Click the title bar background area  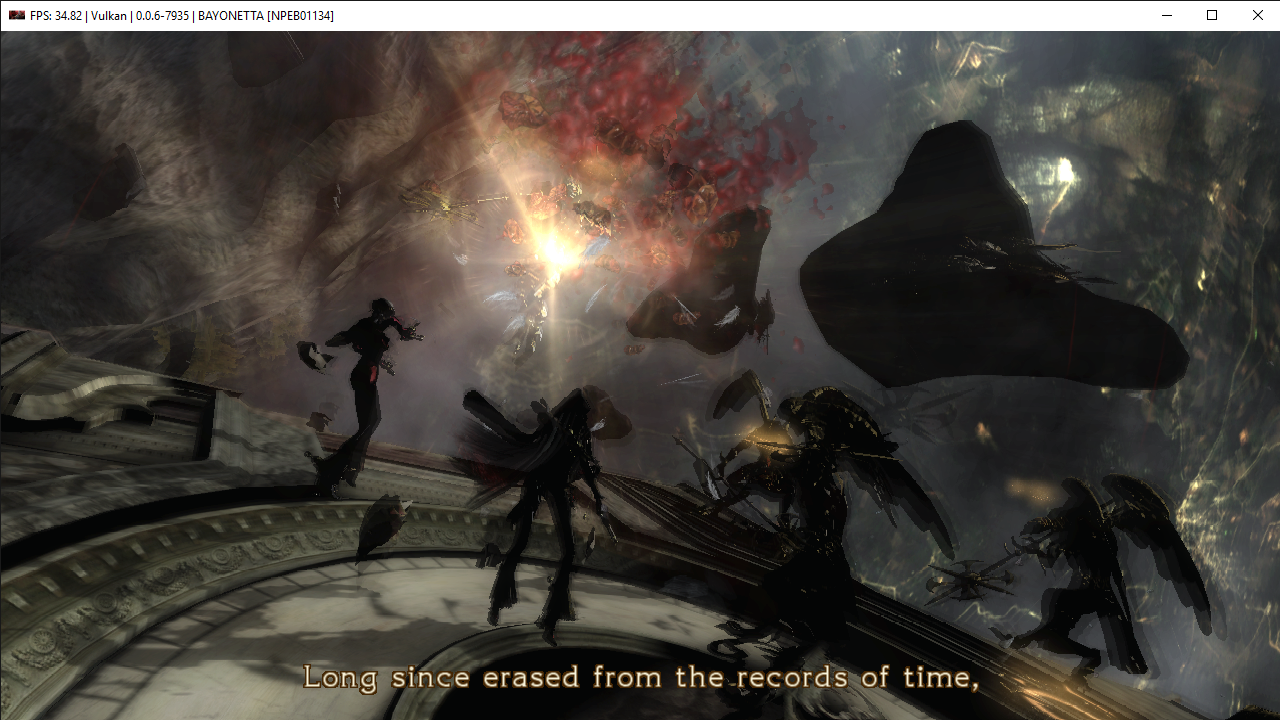[x=700, y=15]
